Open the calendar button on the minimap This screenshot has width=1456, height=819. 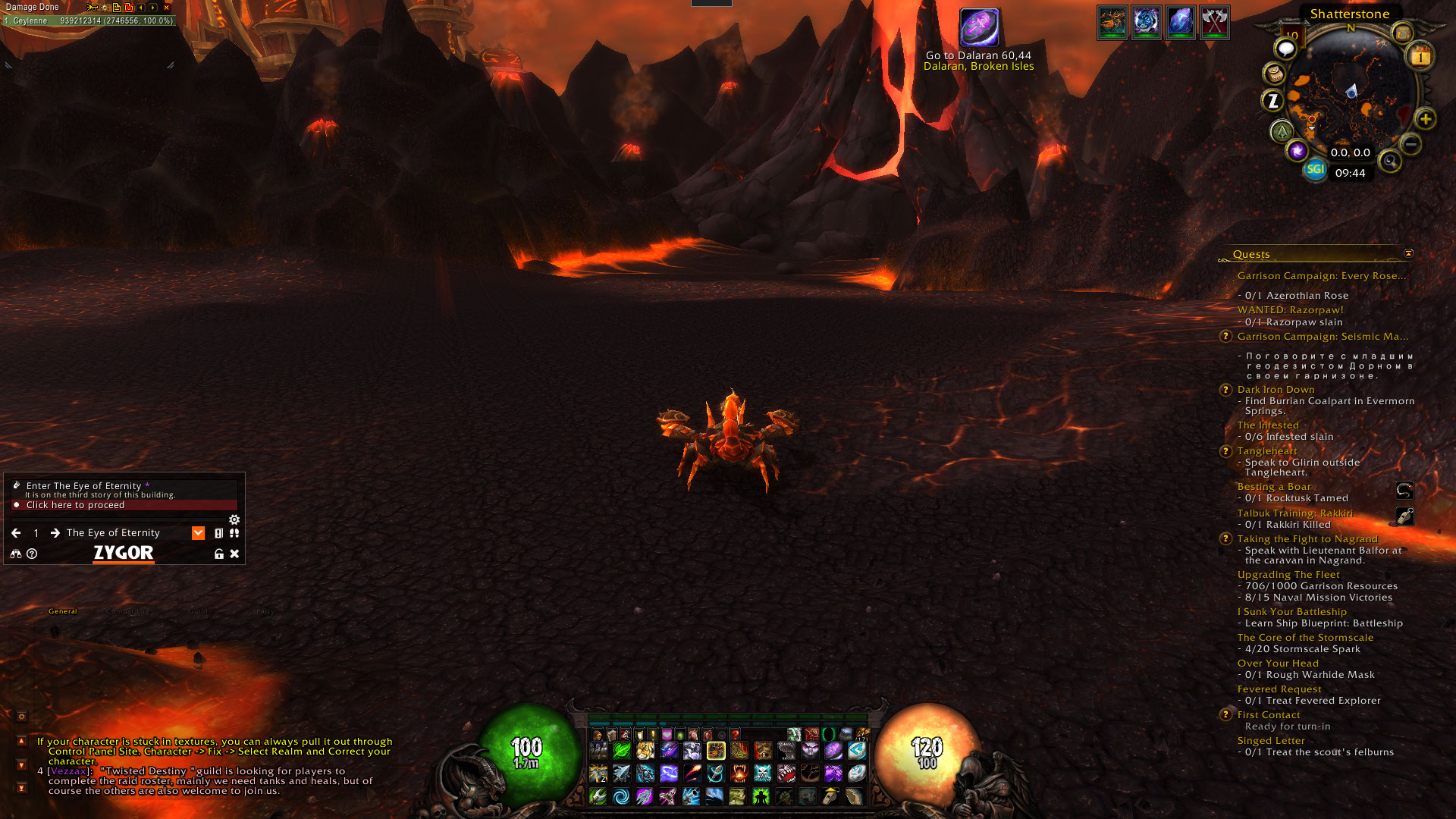[x=1420, y=57]
